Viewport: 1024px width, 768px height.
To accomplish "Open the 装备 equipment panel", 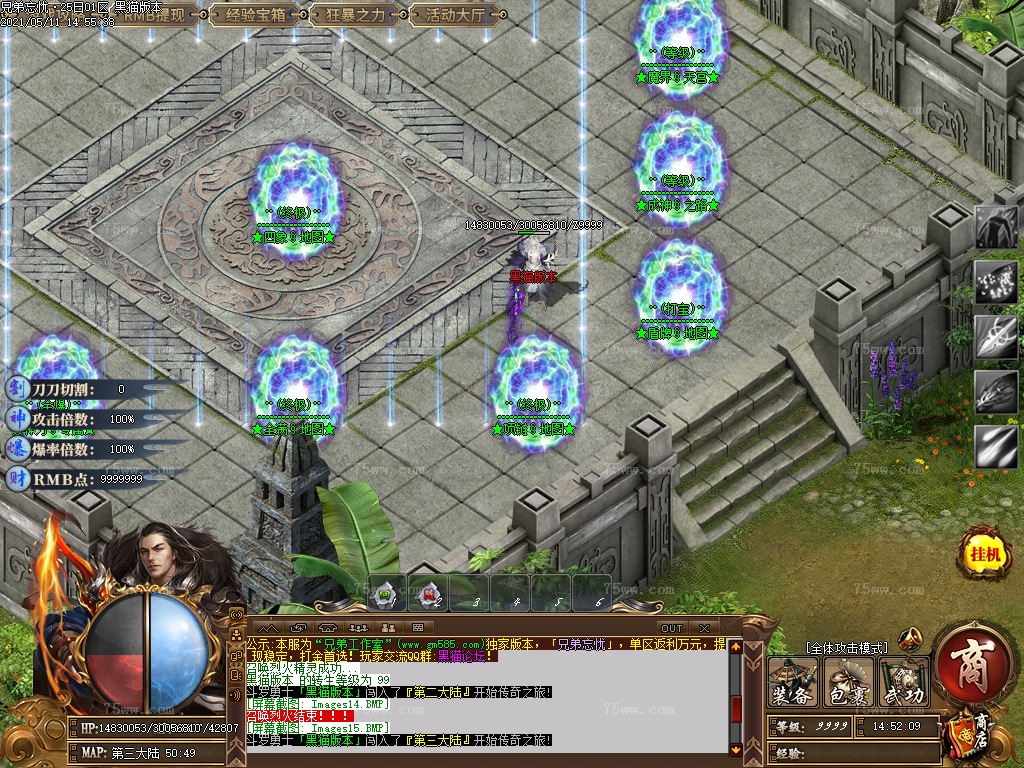I will pyautogui.click(x=793, y=683).
